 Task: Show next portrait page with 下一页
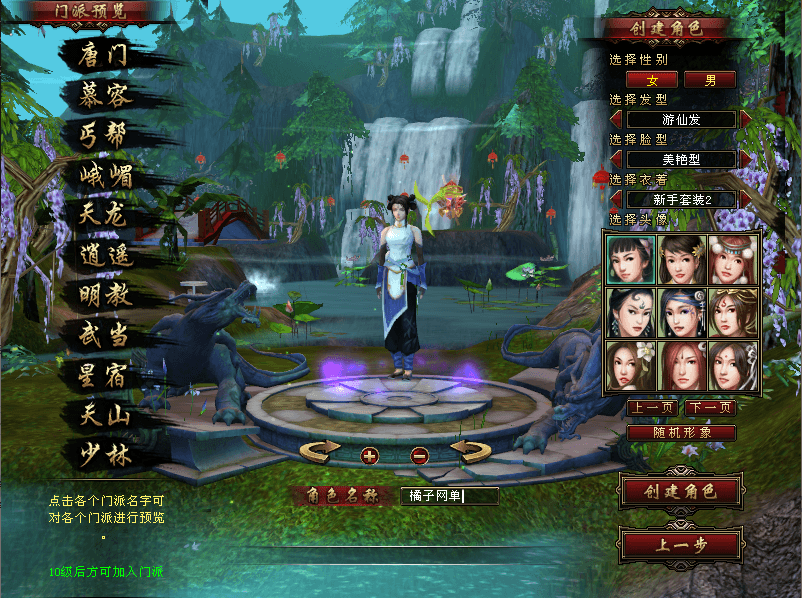point(710,408)
